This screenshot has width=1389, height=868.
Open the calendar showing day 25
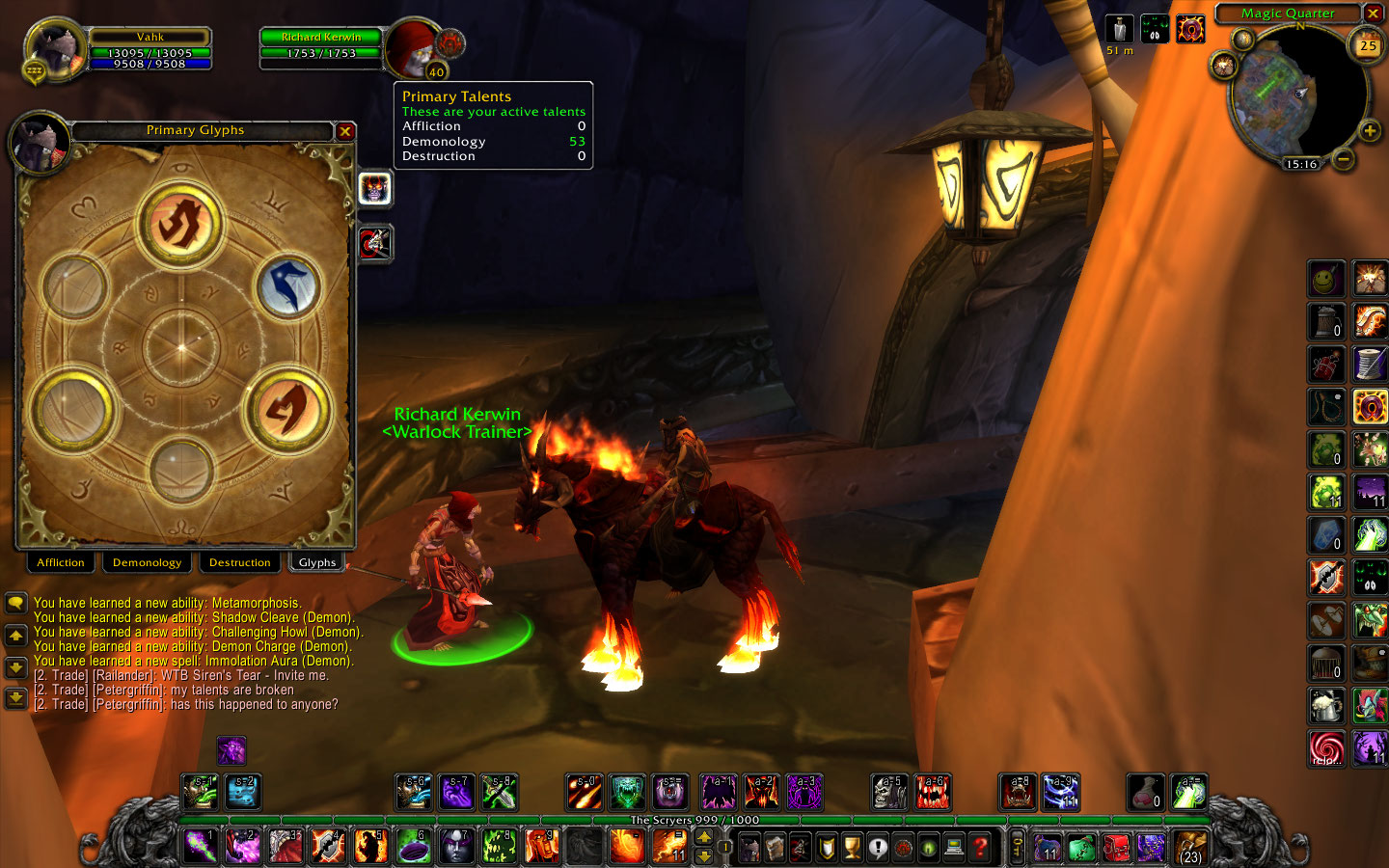(1368, 46)
